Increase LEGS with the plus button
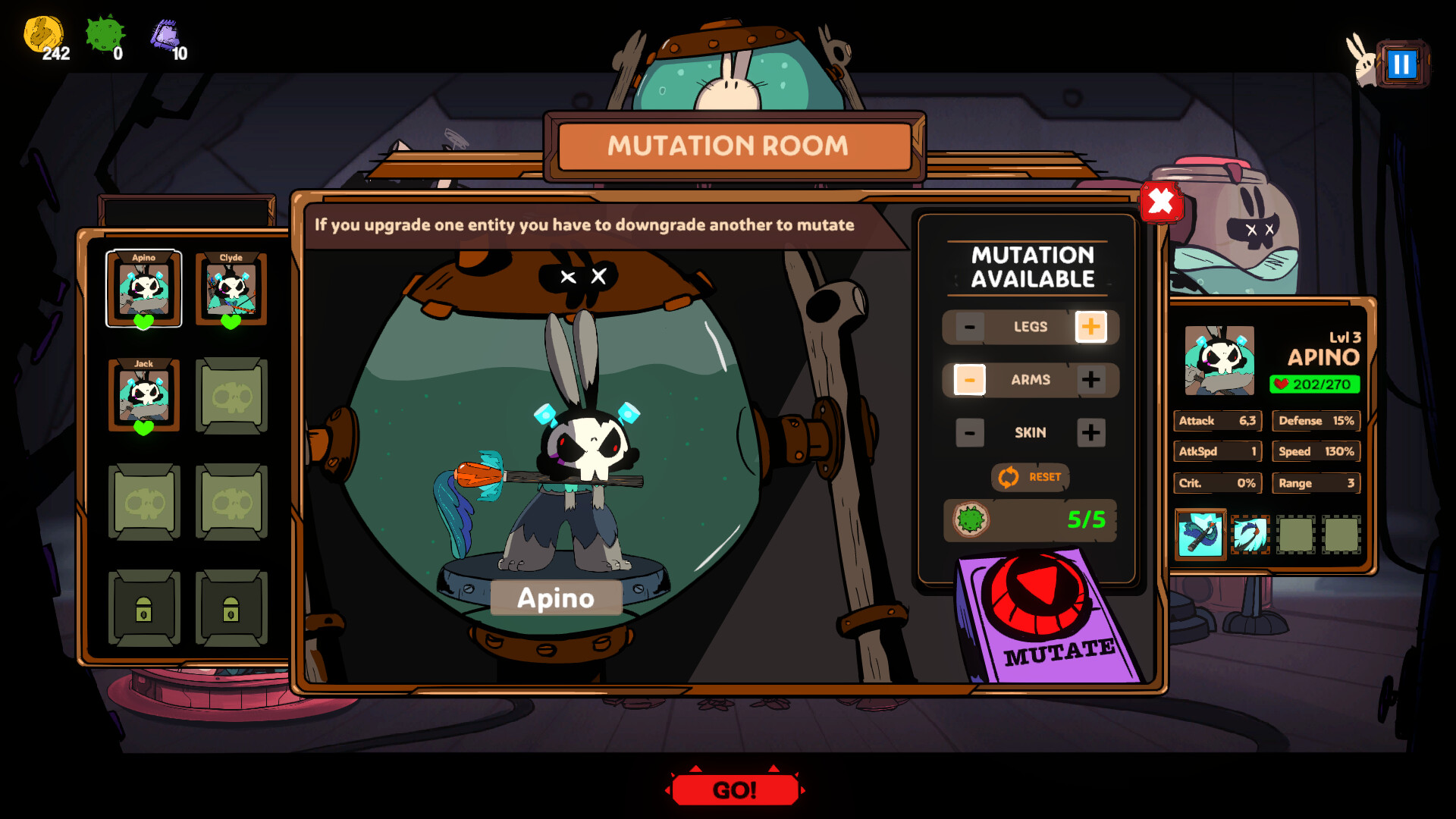 point(1092,327)
